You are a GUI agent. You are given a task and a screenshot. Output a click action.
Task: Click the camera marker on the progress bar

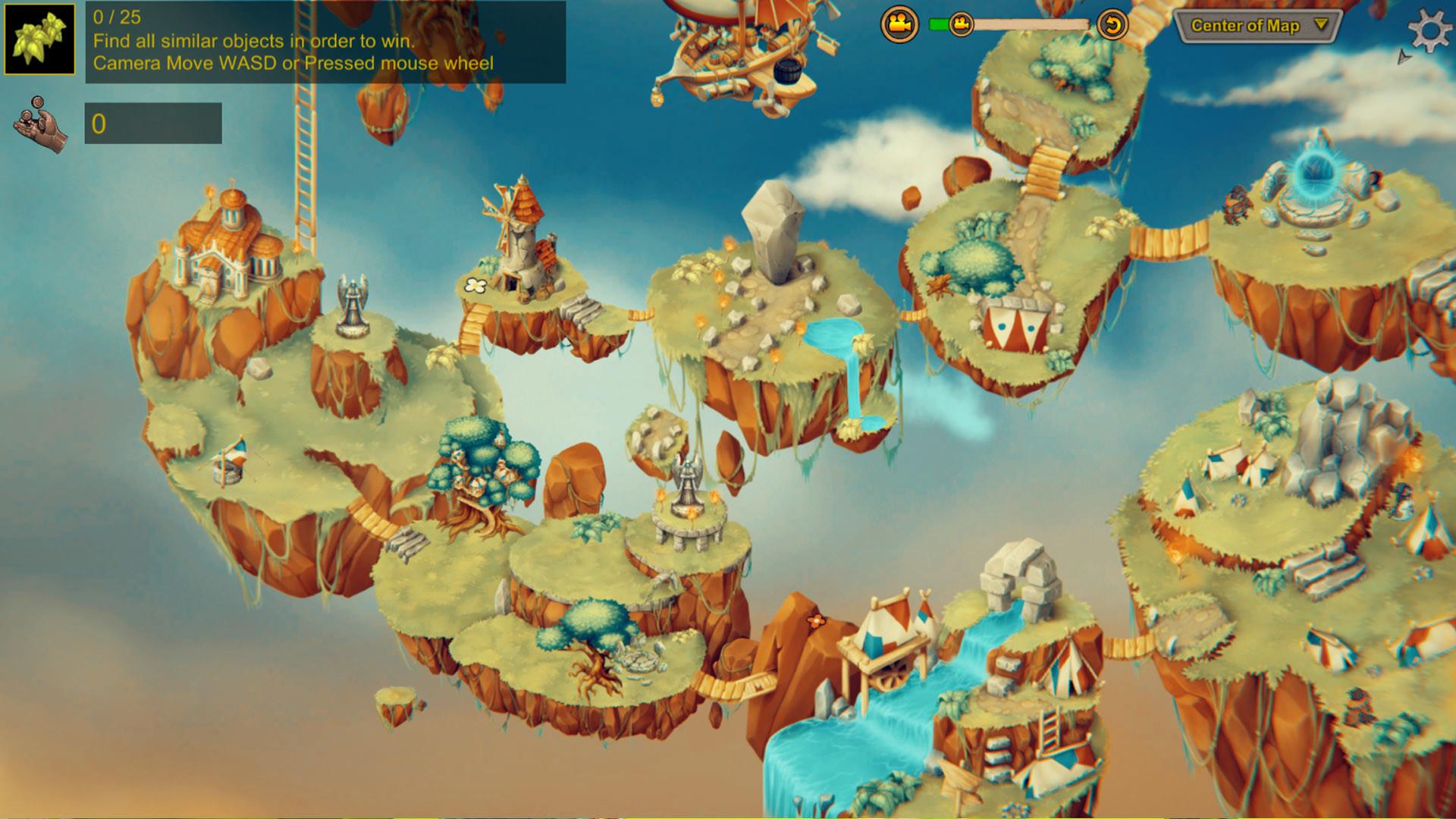pos(961,24)
